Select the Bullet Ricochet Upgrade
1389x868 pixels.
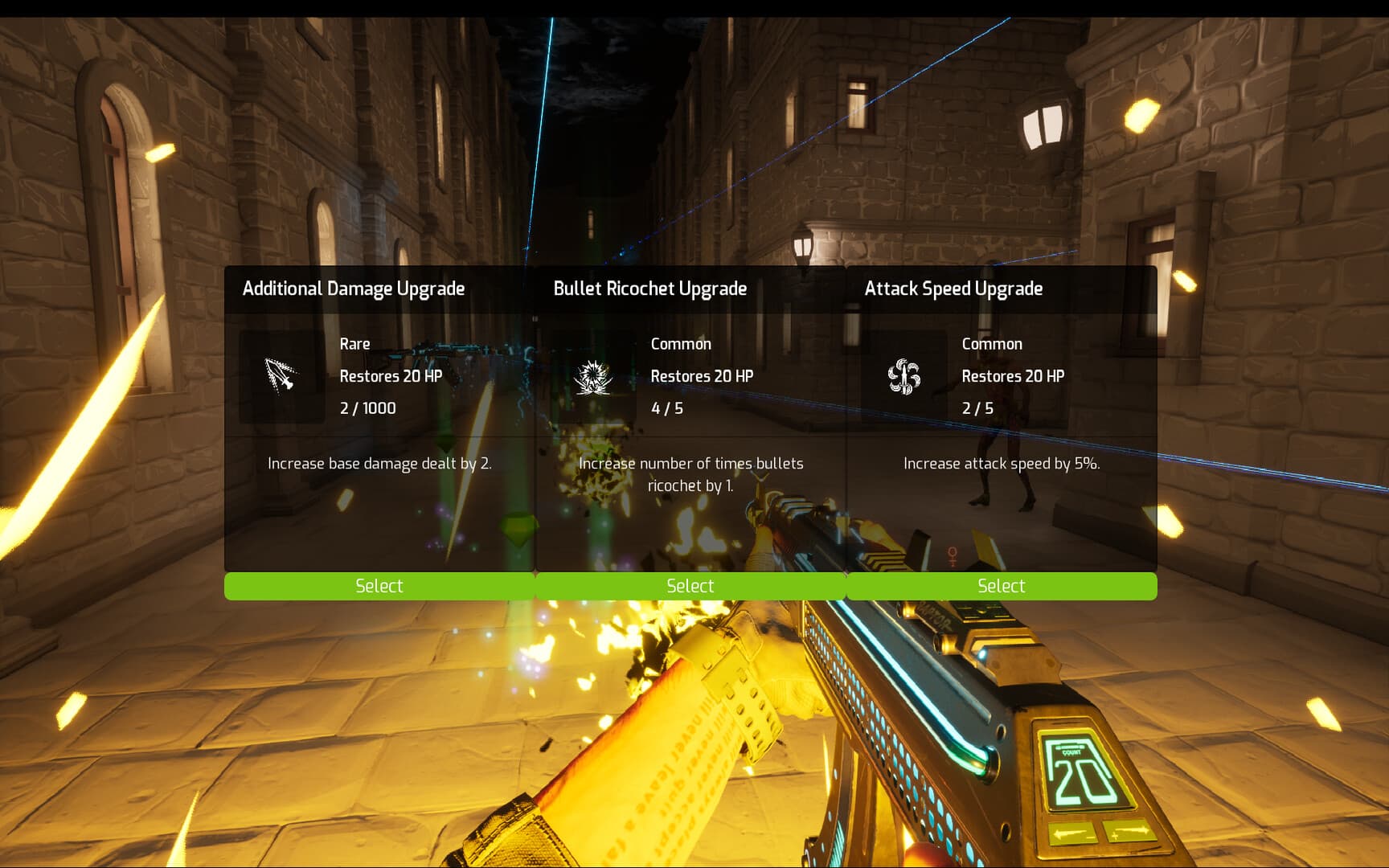(x=690, y=586)
